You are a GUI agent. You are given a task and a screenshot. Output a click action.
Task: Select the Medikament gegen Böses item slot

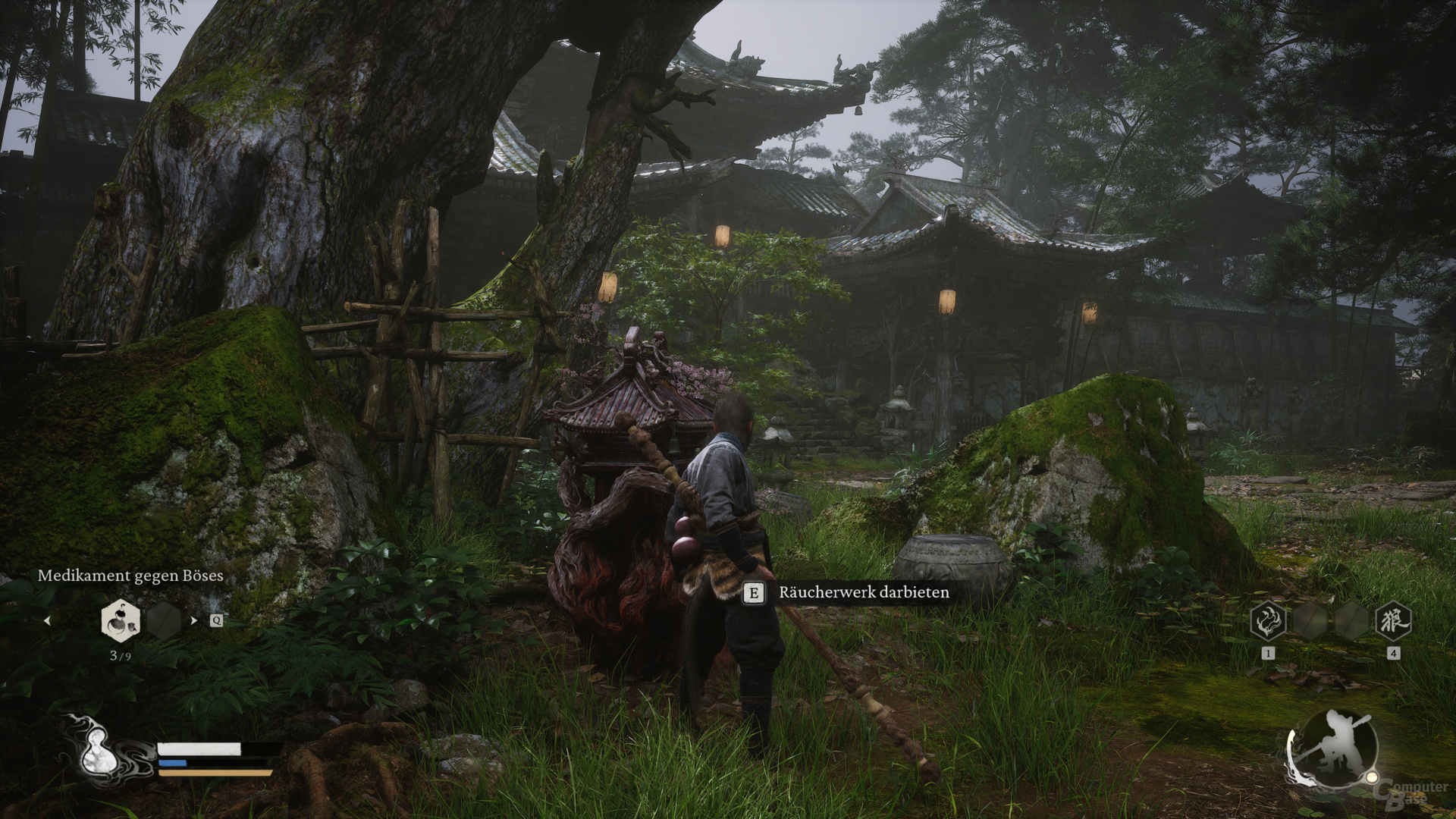(x=121, y=620)
